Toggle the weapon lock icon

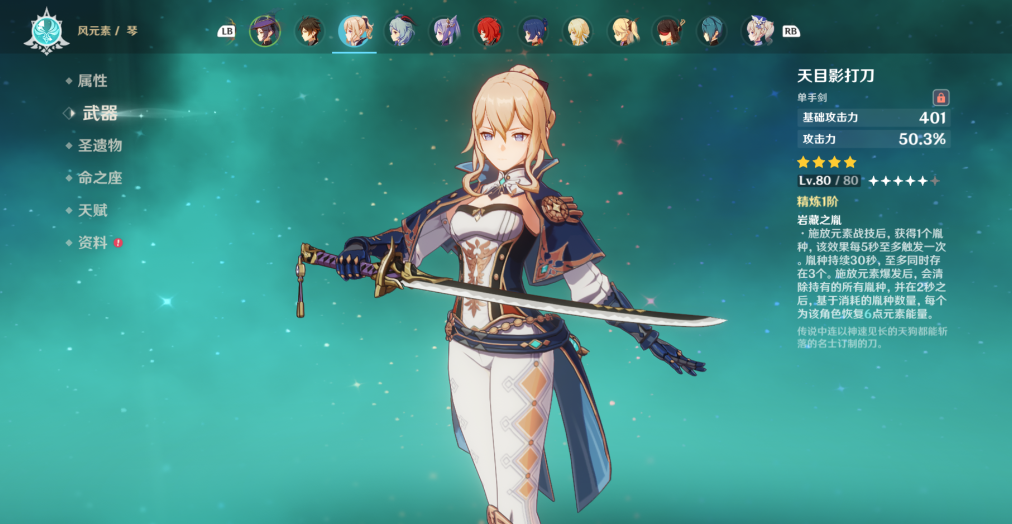[940, 97]
